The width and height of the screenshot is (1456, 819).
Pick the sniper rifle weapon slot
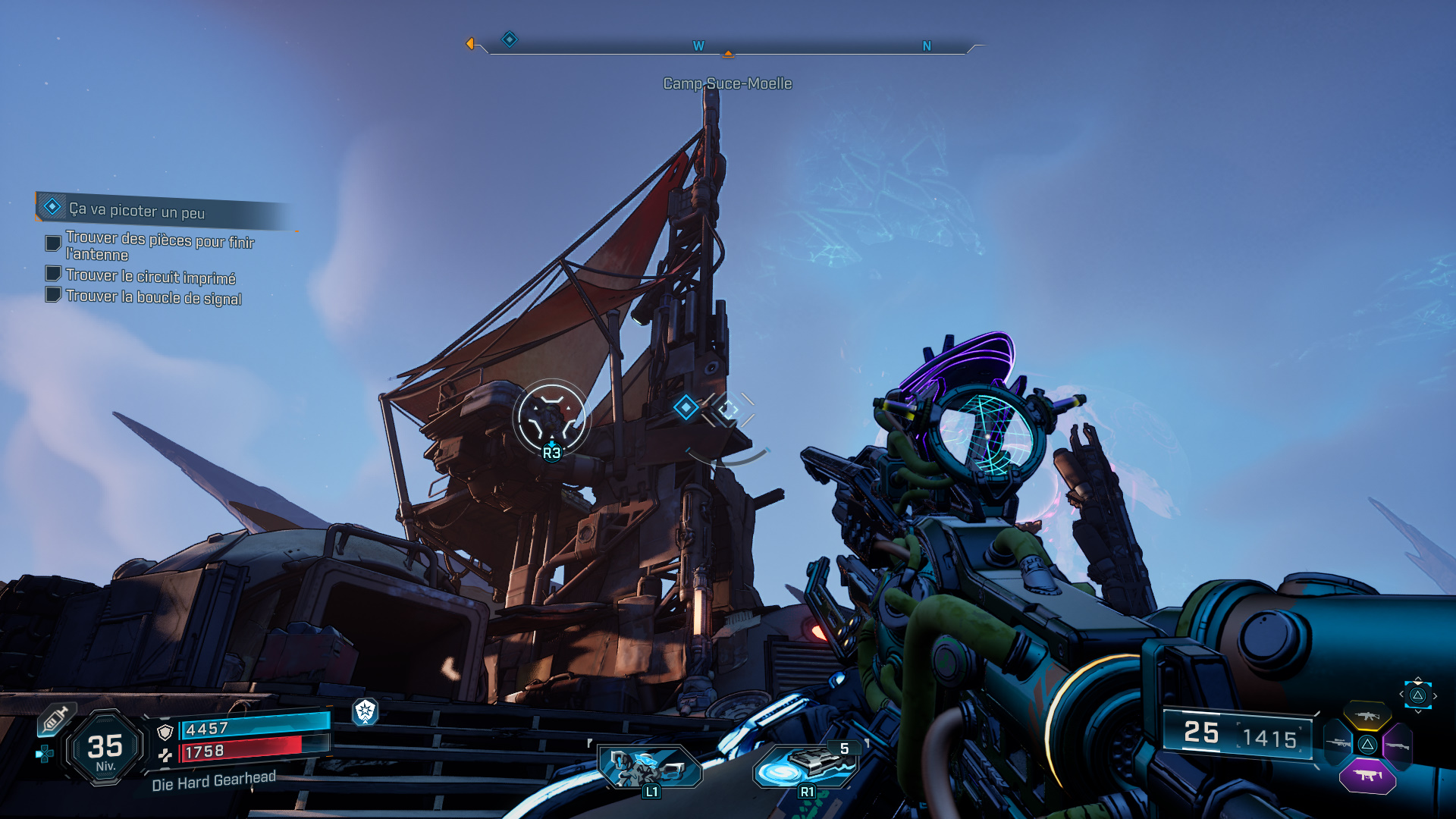(1338, 743)
